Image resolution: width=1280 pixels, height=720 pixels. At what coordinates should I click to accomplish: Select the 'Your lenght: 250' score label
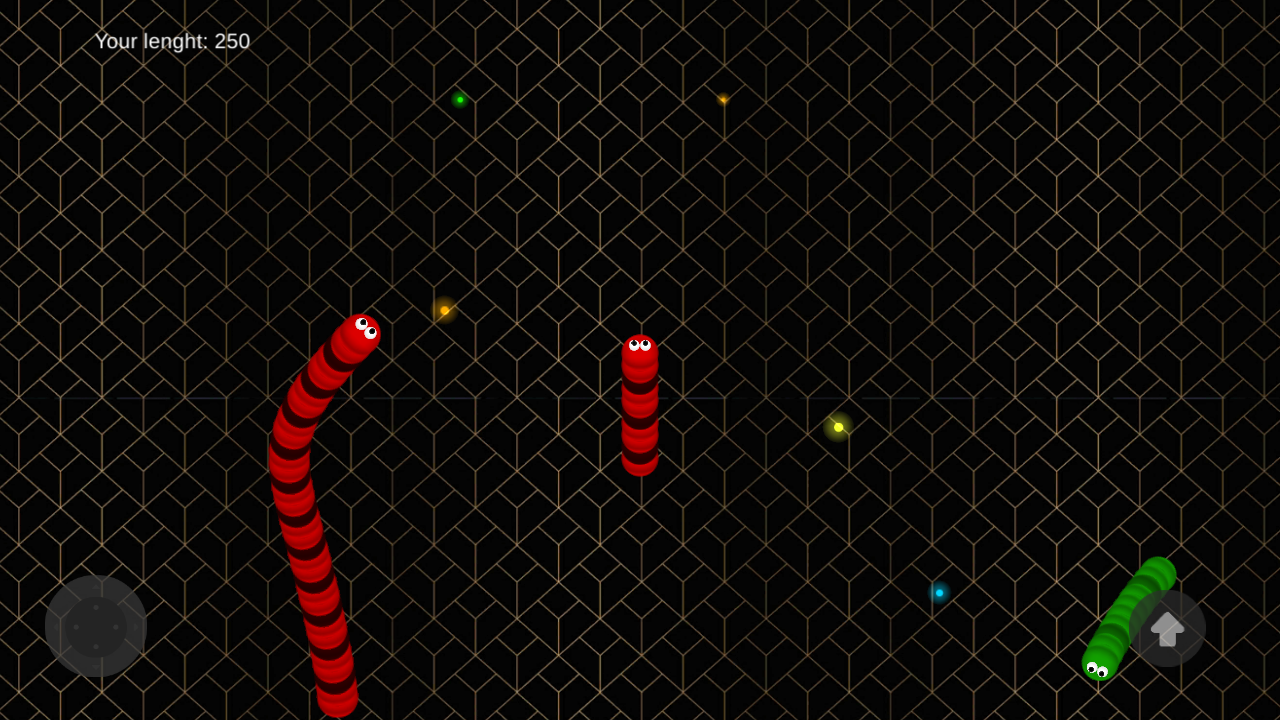[171, 42]
